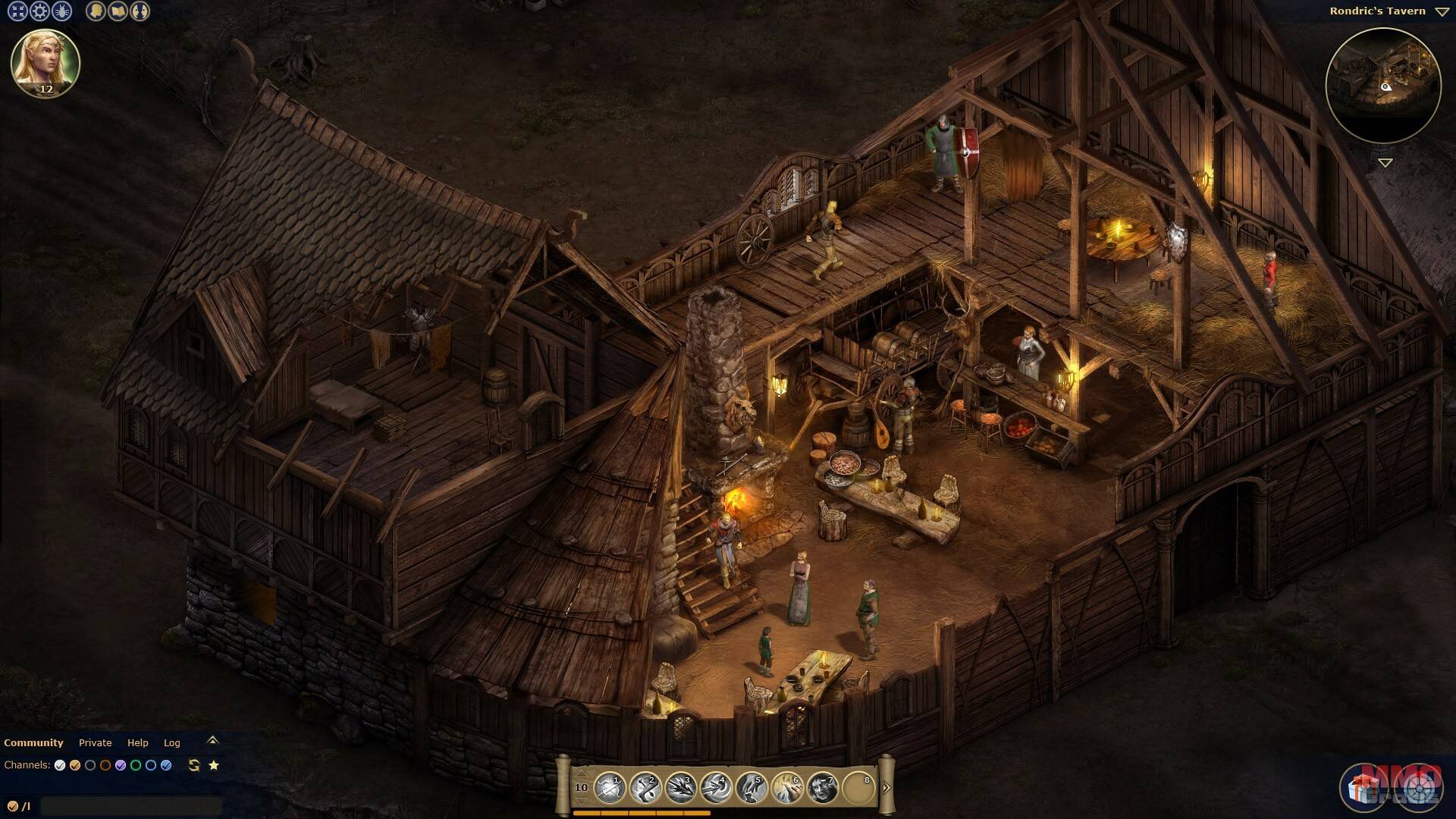
Task: Switch to the Help chat tab
Action: point(137,742)
